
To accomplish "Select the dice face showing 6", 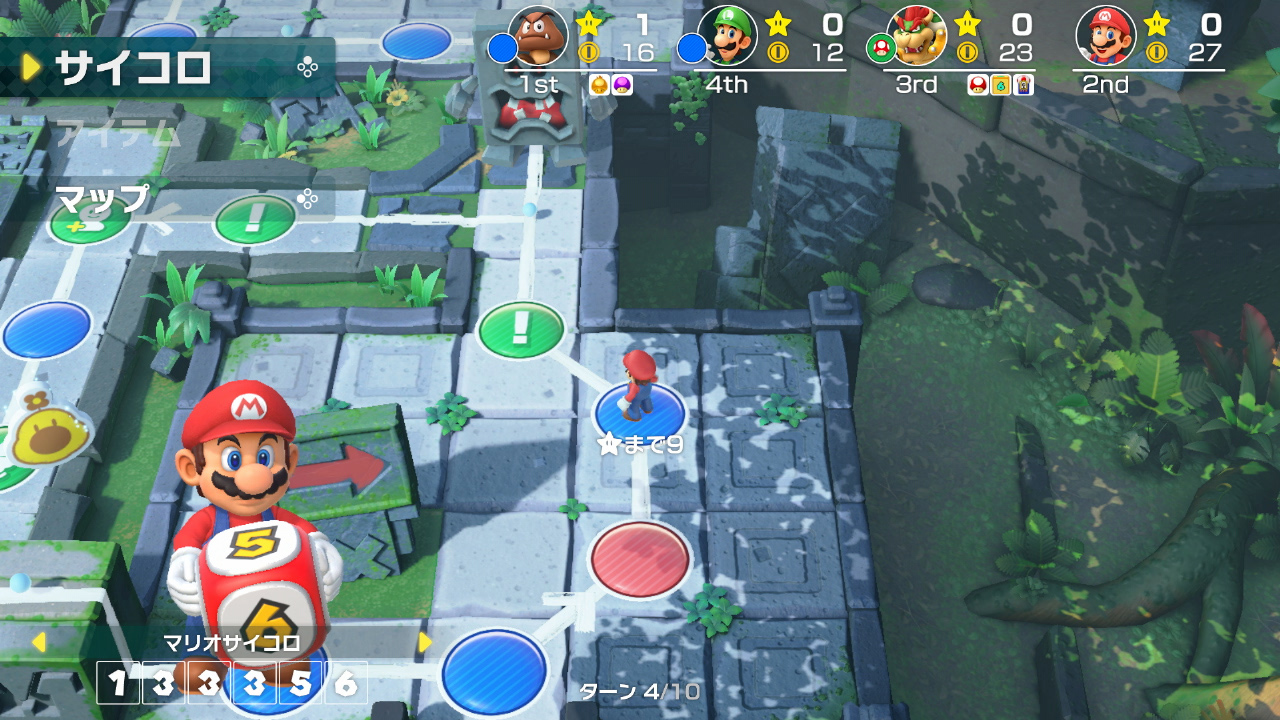I will tap(347, 683).
